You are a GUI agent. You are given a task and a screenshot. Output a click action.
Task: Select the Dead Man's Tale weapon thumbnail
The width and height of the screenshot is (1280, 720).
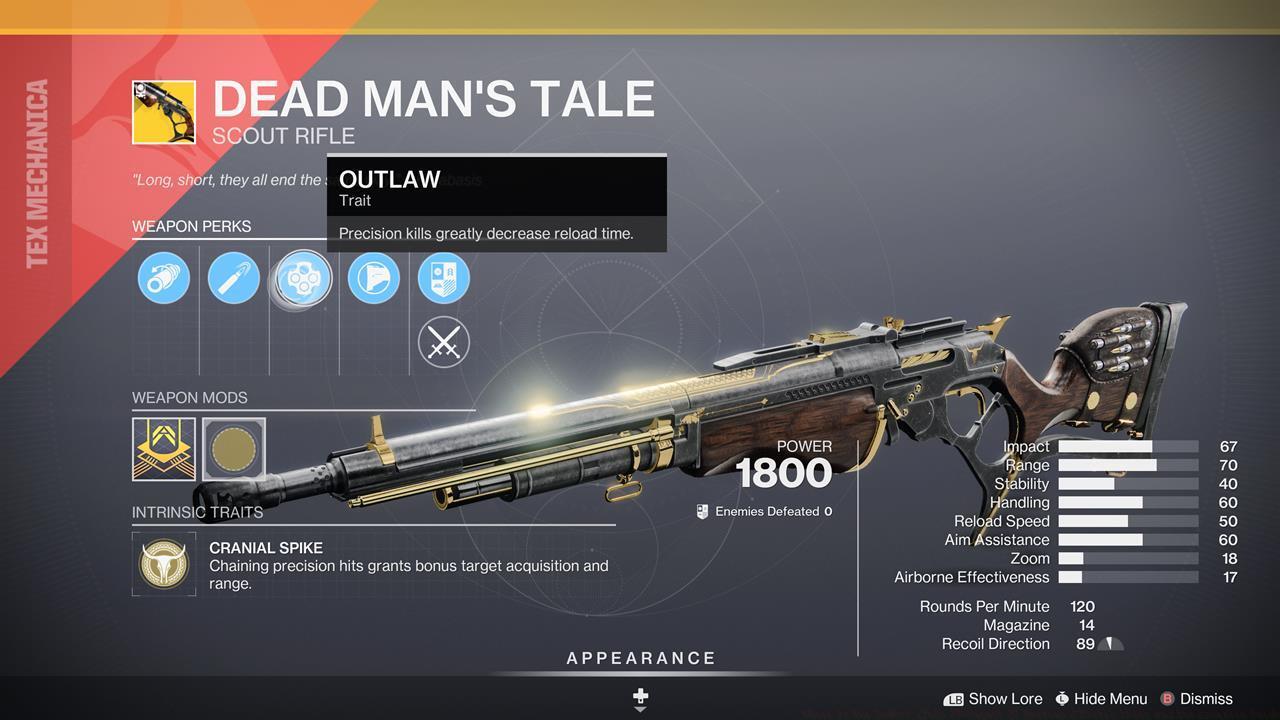point(164,112)
